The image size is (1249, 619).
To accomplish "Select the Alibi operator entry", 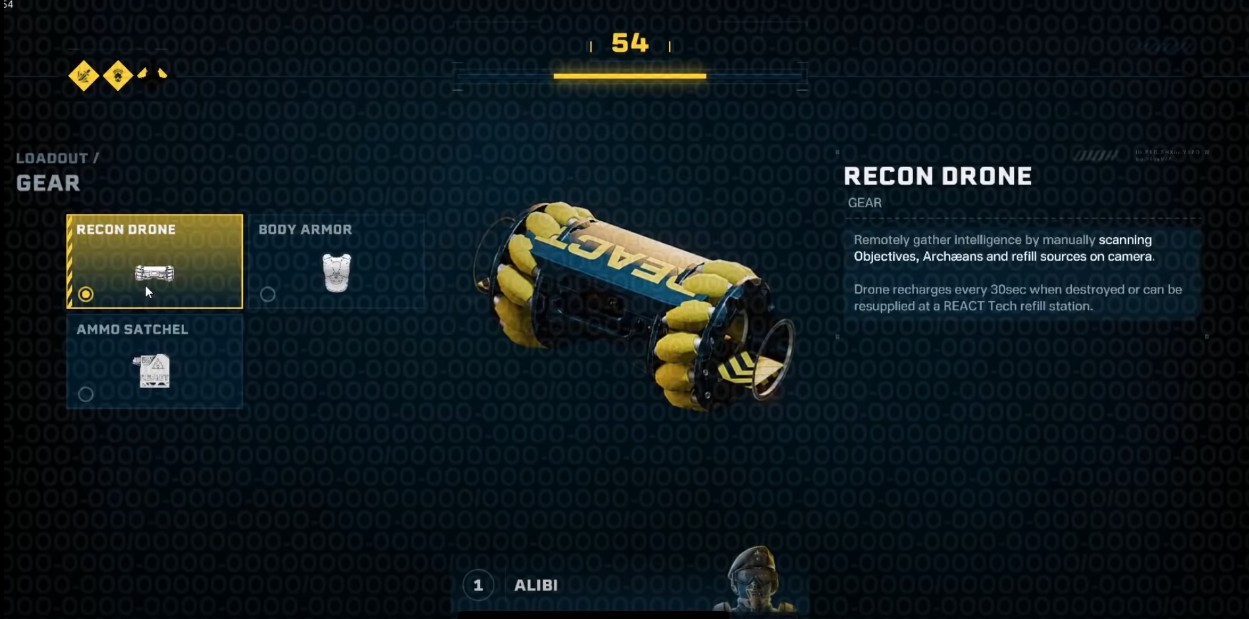I will tap(535, 585).
